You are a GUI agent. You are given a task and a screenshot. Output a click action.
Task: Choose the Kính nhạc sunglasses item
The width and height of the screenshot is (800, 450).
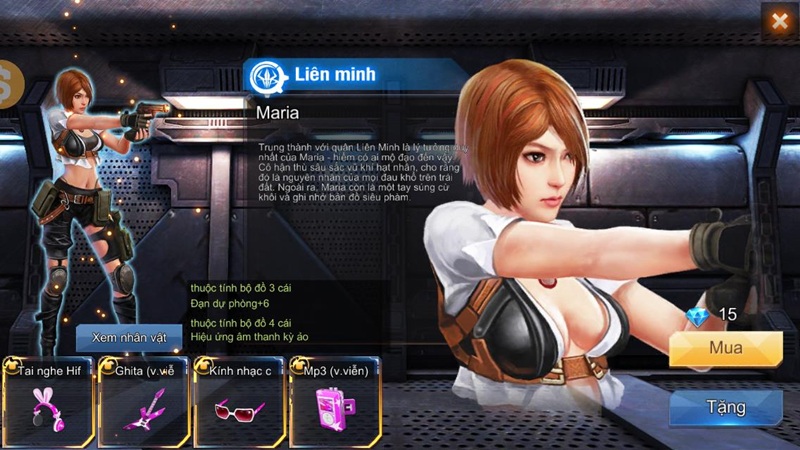coord(240,403)
